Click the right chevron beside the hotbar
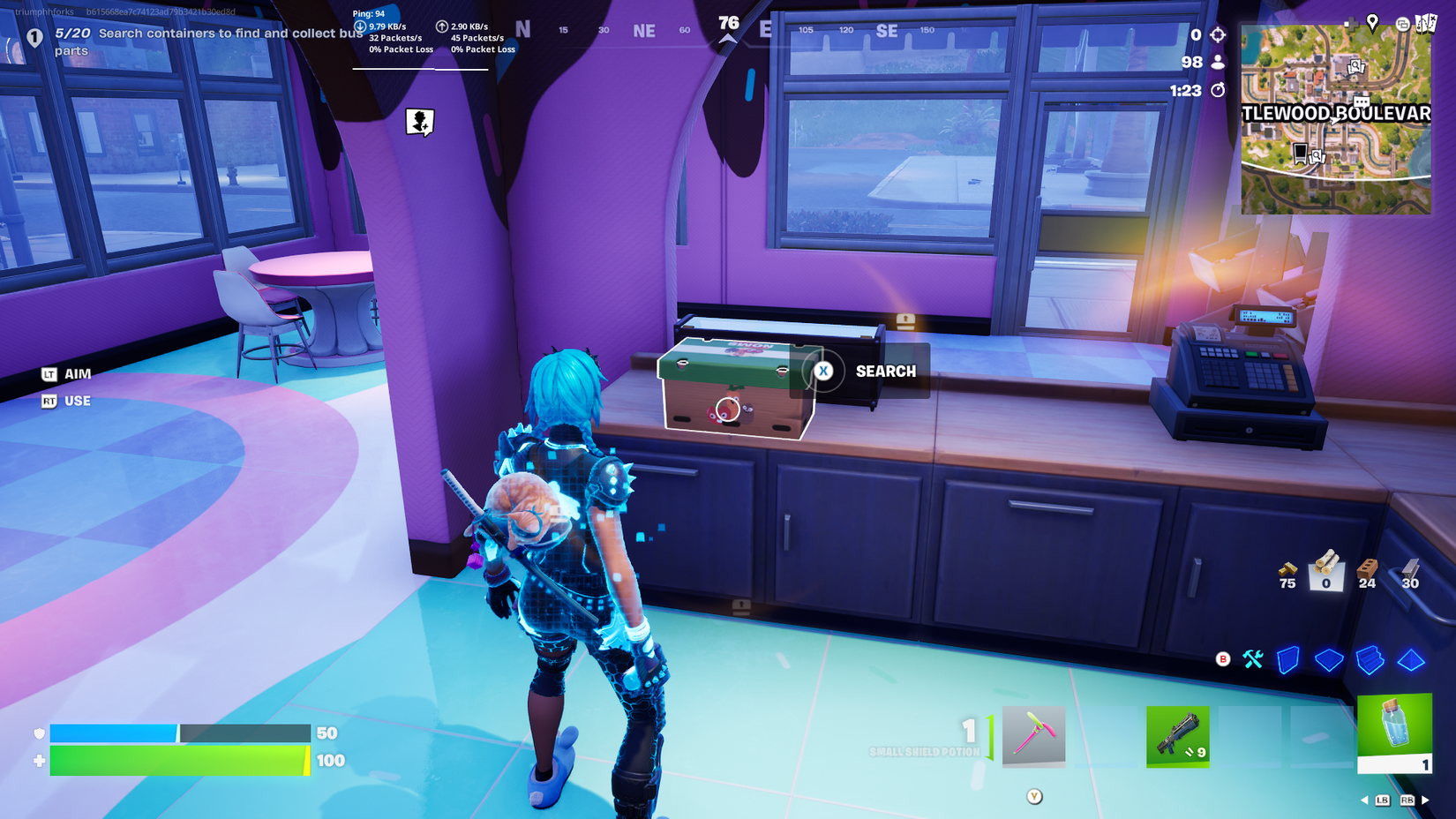Viewport: 1456px width, 819px height. coord(1426,800)
